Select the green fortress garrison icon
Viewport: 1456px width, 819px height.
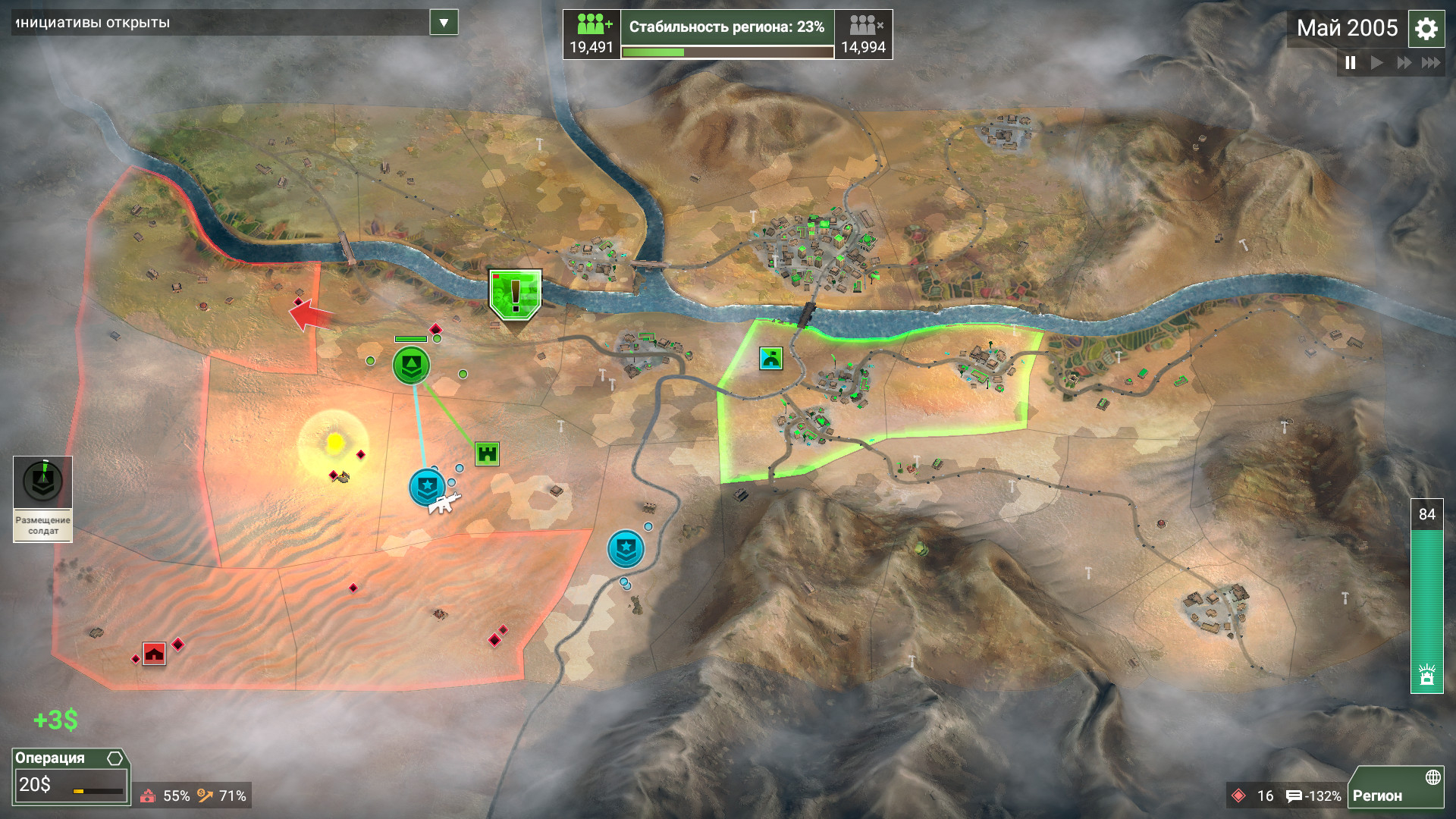coord(489,452)
